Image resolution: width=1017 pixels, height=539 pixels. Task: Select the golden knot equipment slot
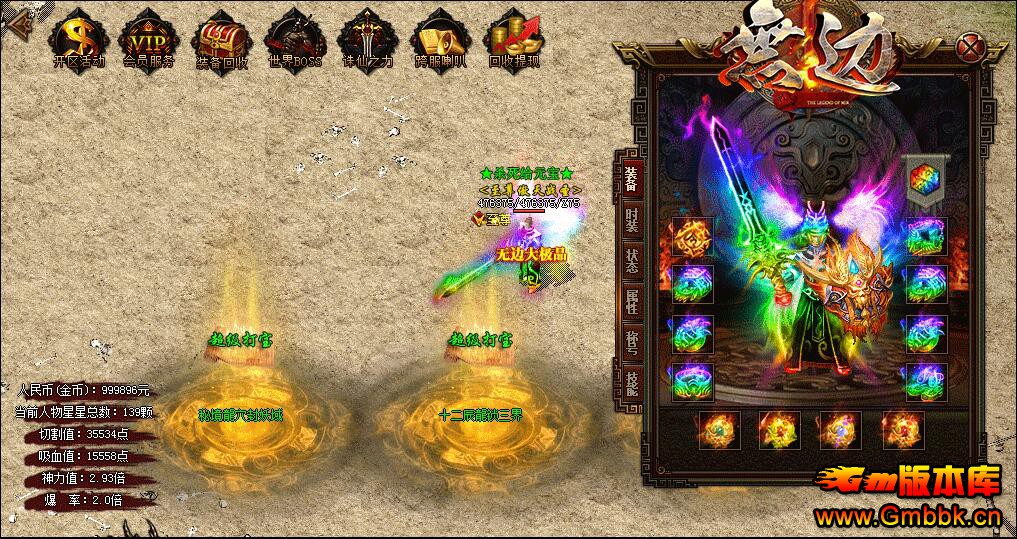[692, 238]
